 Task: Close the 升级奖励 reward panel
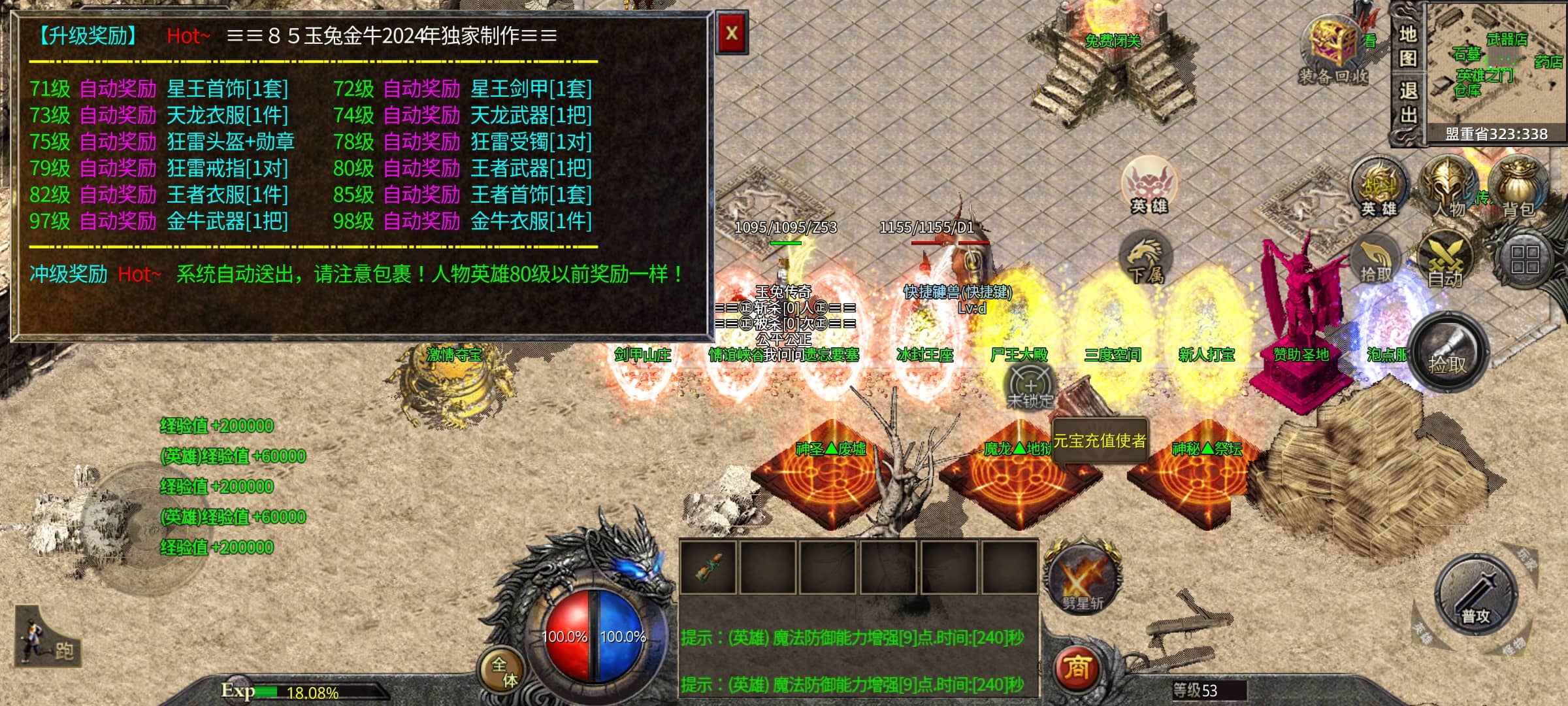(732, 33)
